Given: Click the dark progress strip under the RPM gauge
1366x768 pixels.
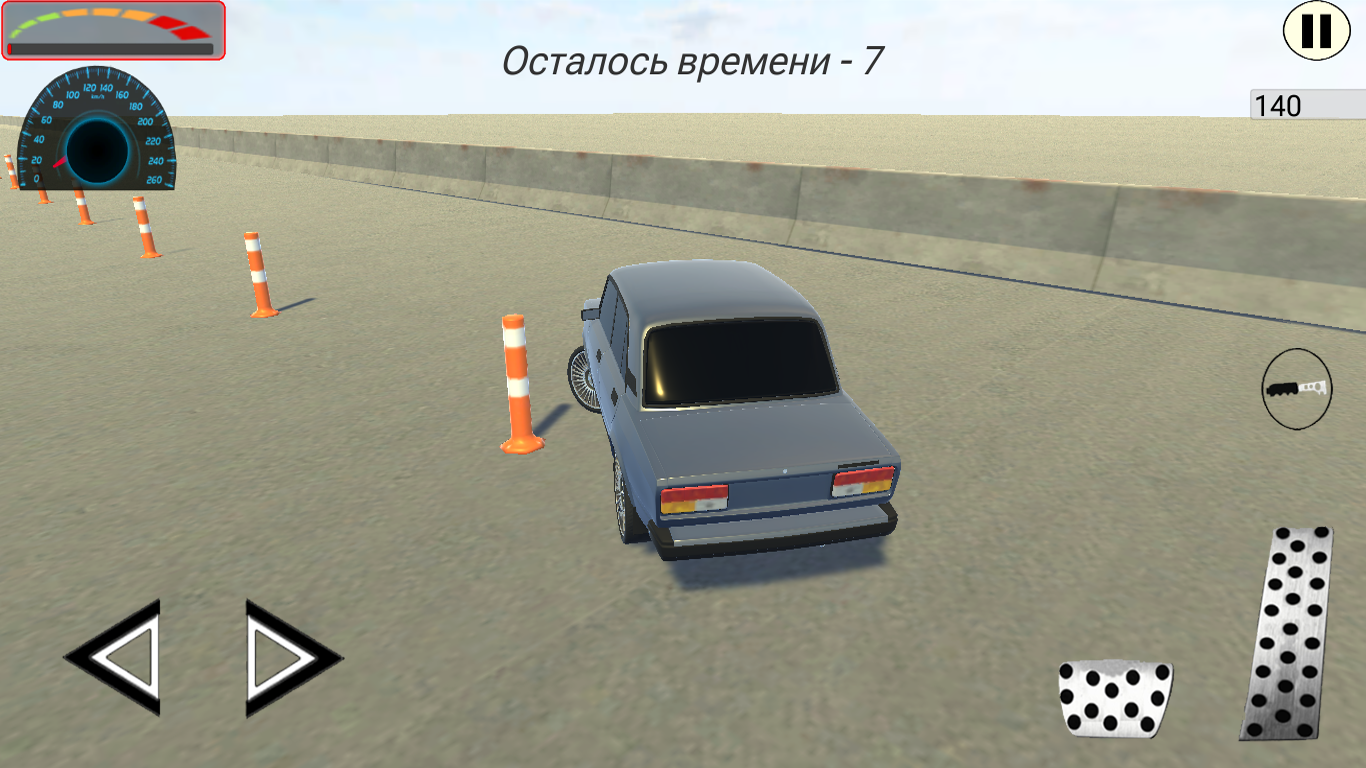Looking at the screenshot, I should [x=110, y=47].
